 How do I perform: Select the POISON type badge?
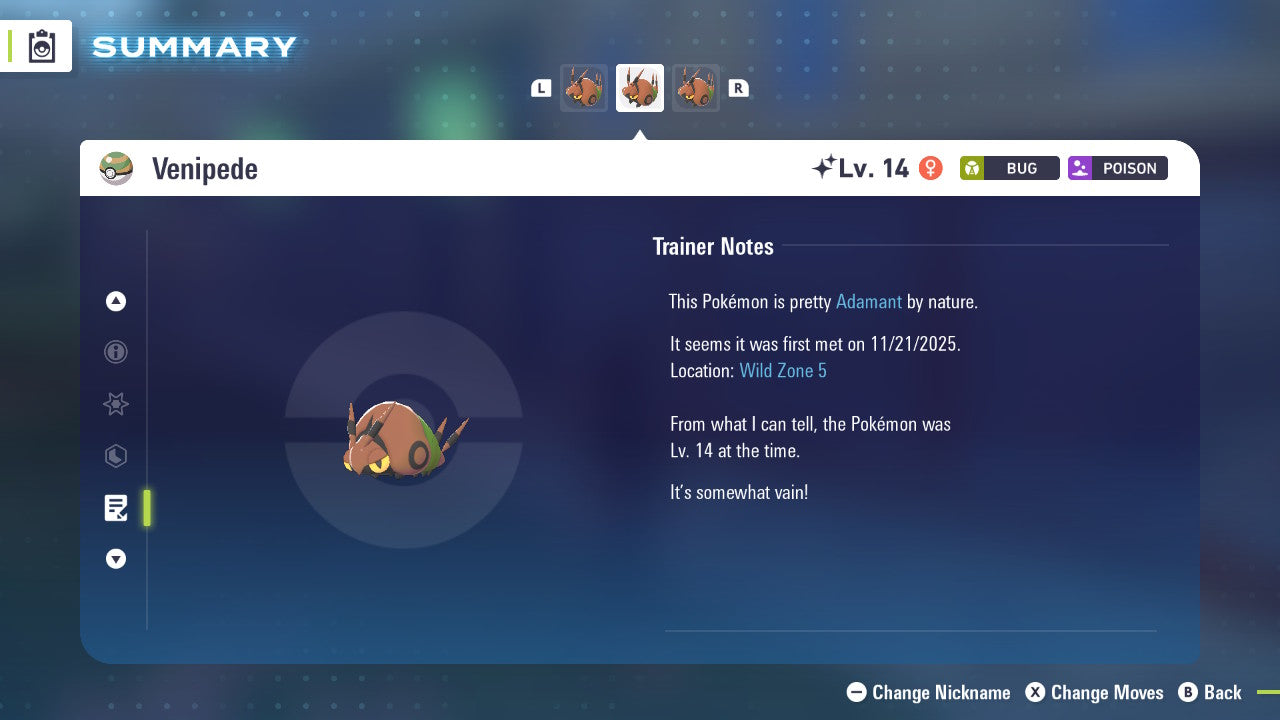1117,168
